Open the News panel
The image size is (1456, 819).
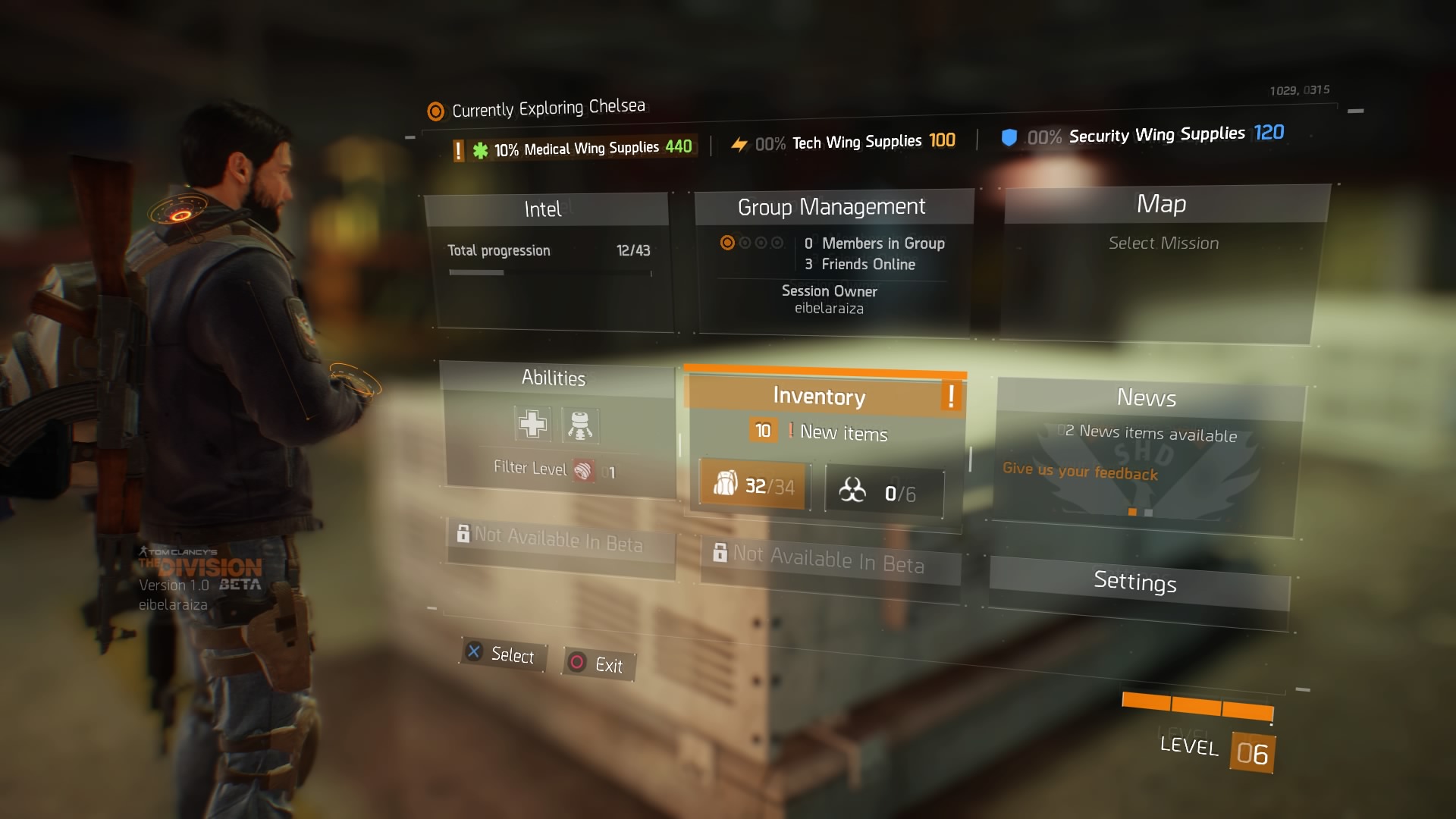(x=1147, y=398)
